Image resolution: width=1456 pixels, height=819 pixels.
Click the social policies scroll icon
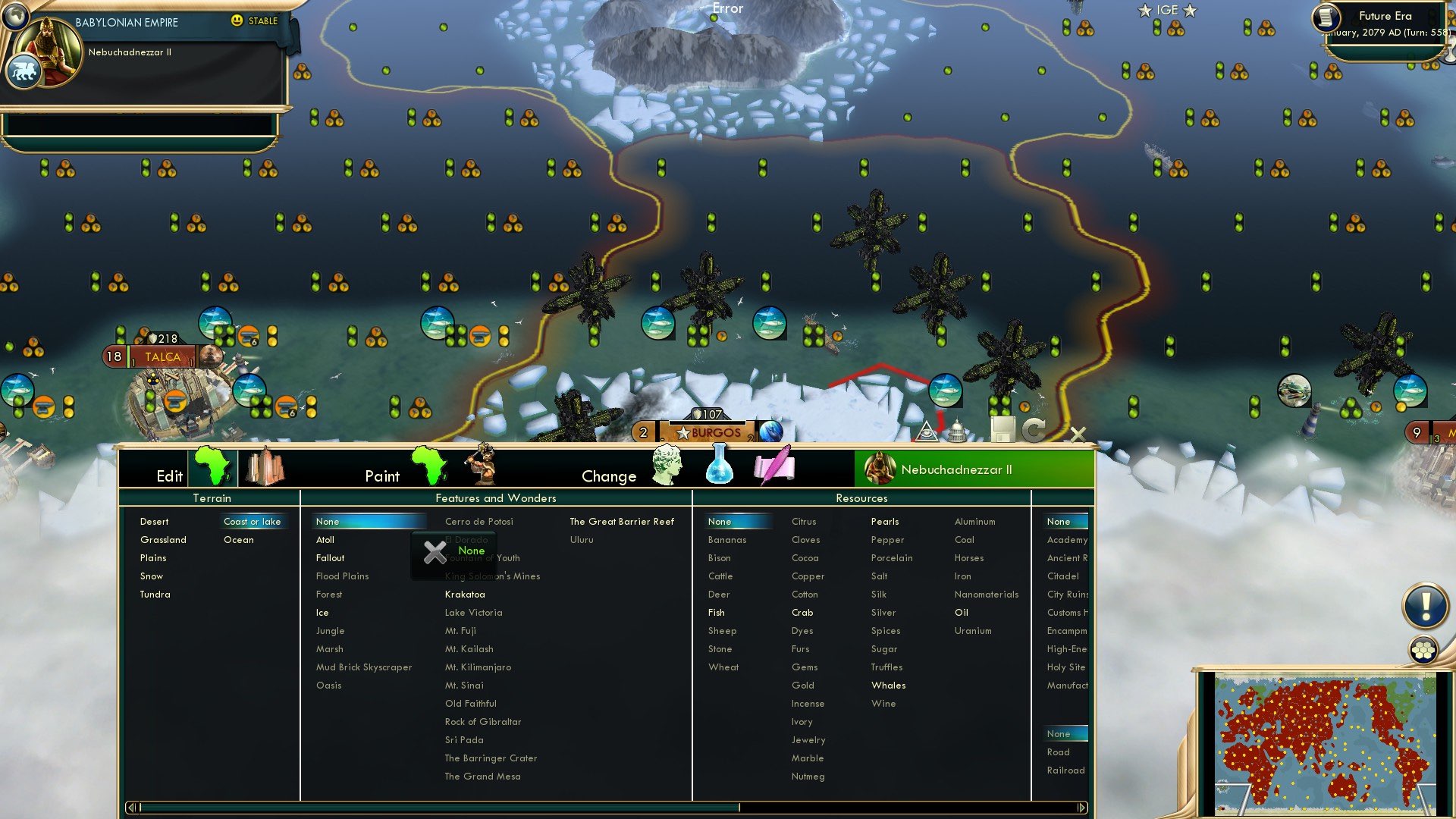[x=775, y=466]
